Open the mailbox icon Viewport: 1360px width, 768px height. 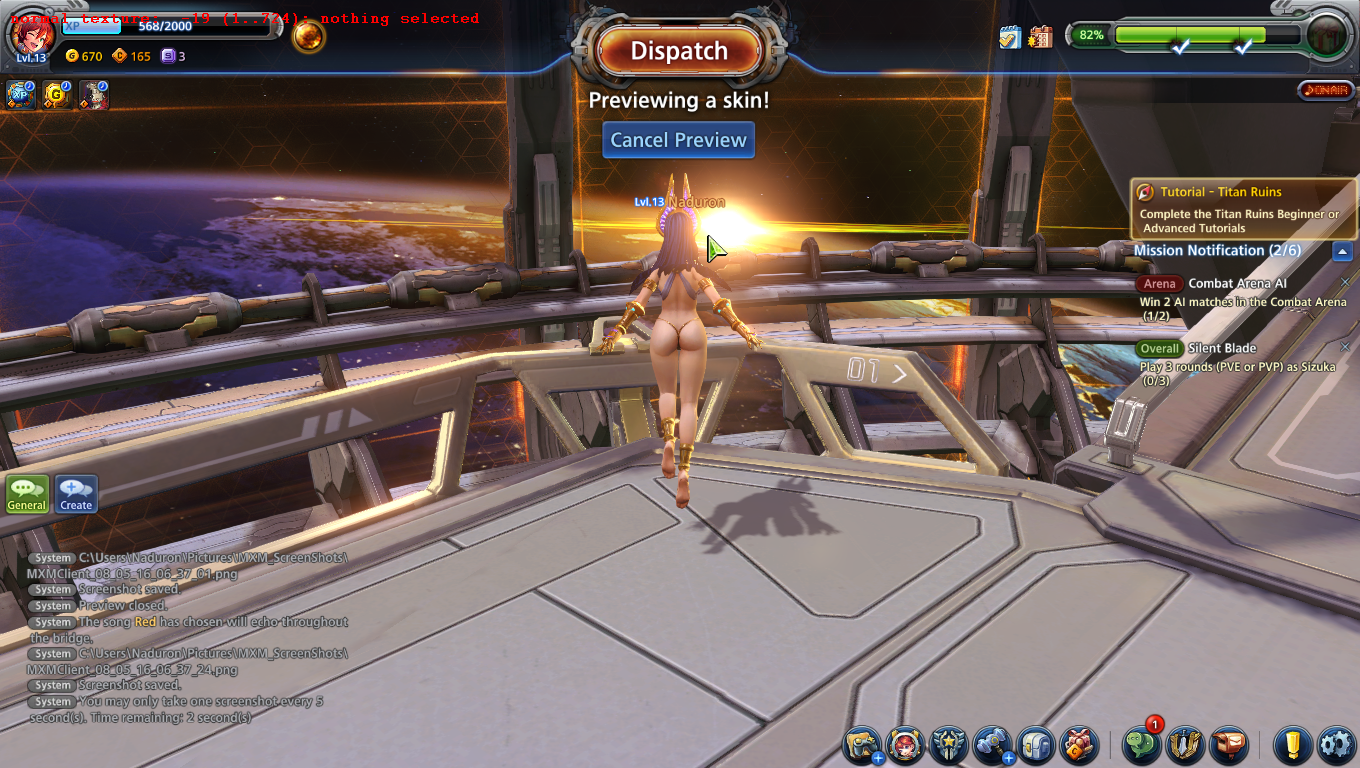(1229, 745)
